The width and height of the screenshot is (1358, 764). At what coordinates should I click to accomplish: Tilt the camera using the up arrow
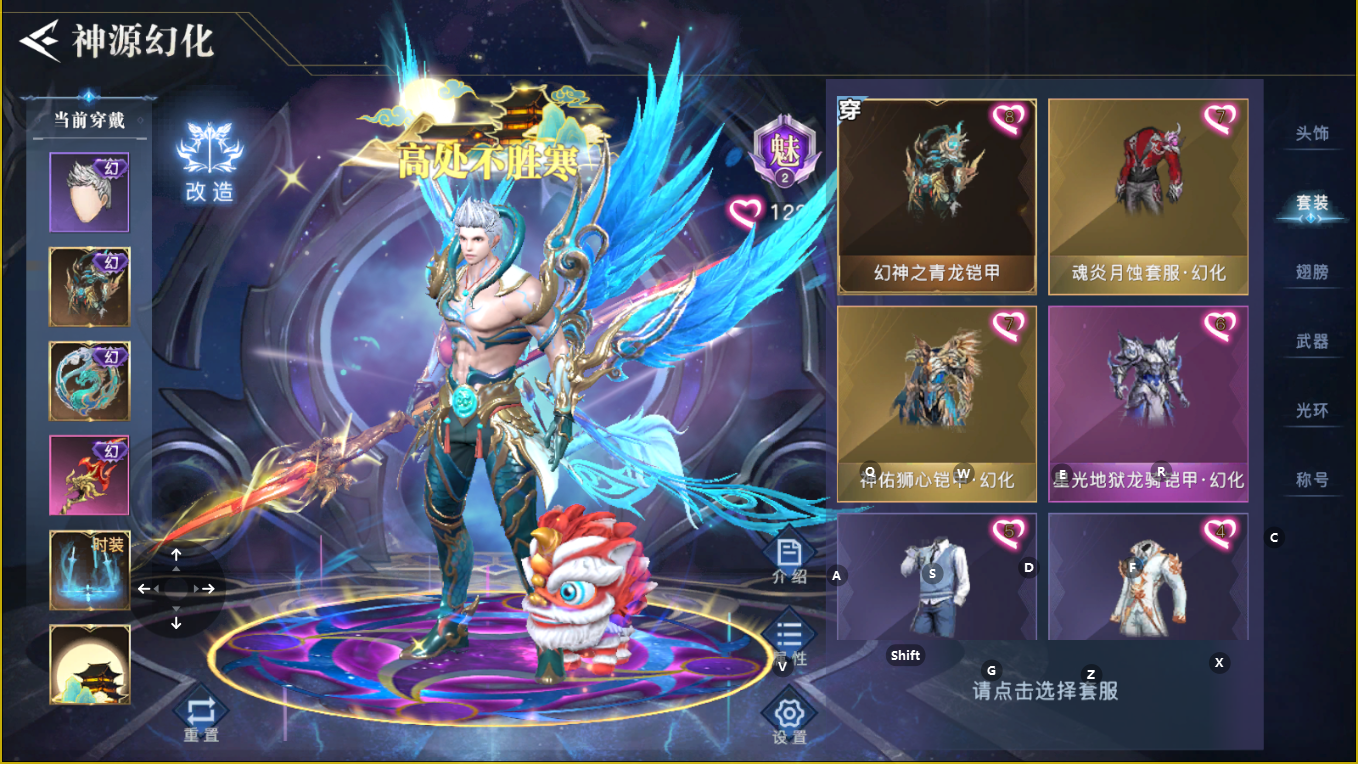[178, 553]
